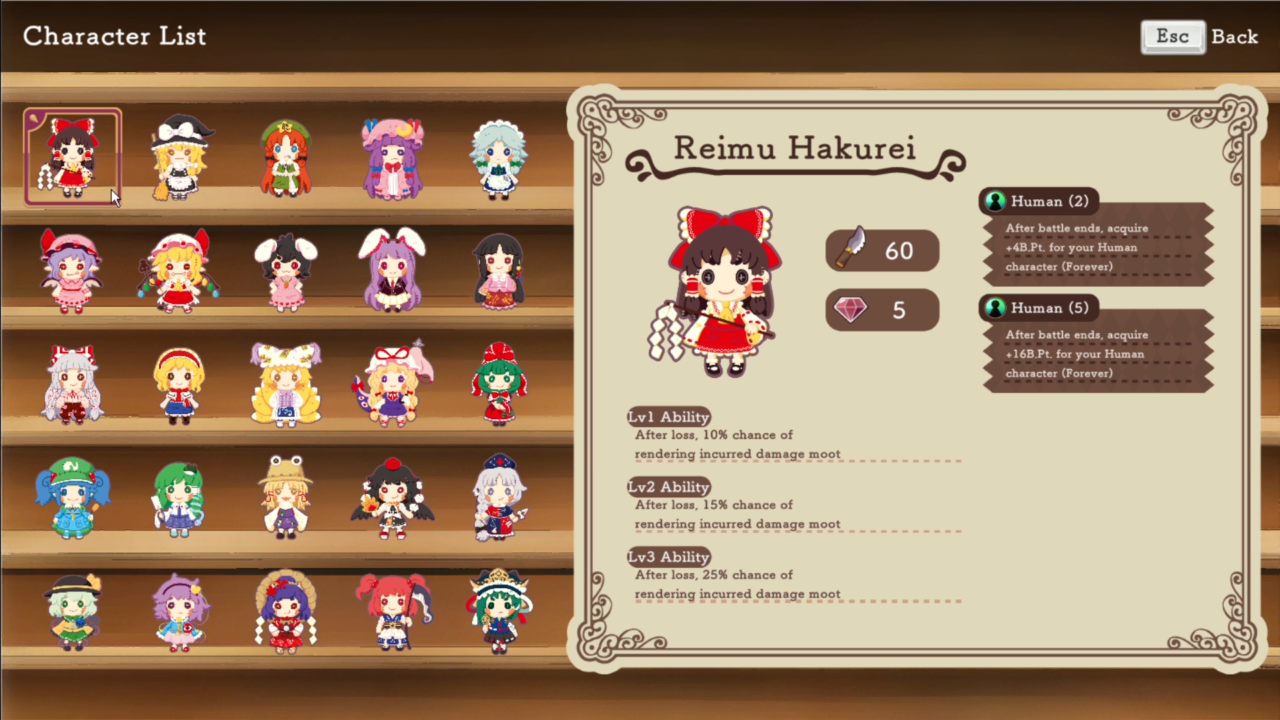Select the Tewi rabbit doll

285,272
